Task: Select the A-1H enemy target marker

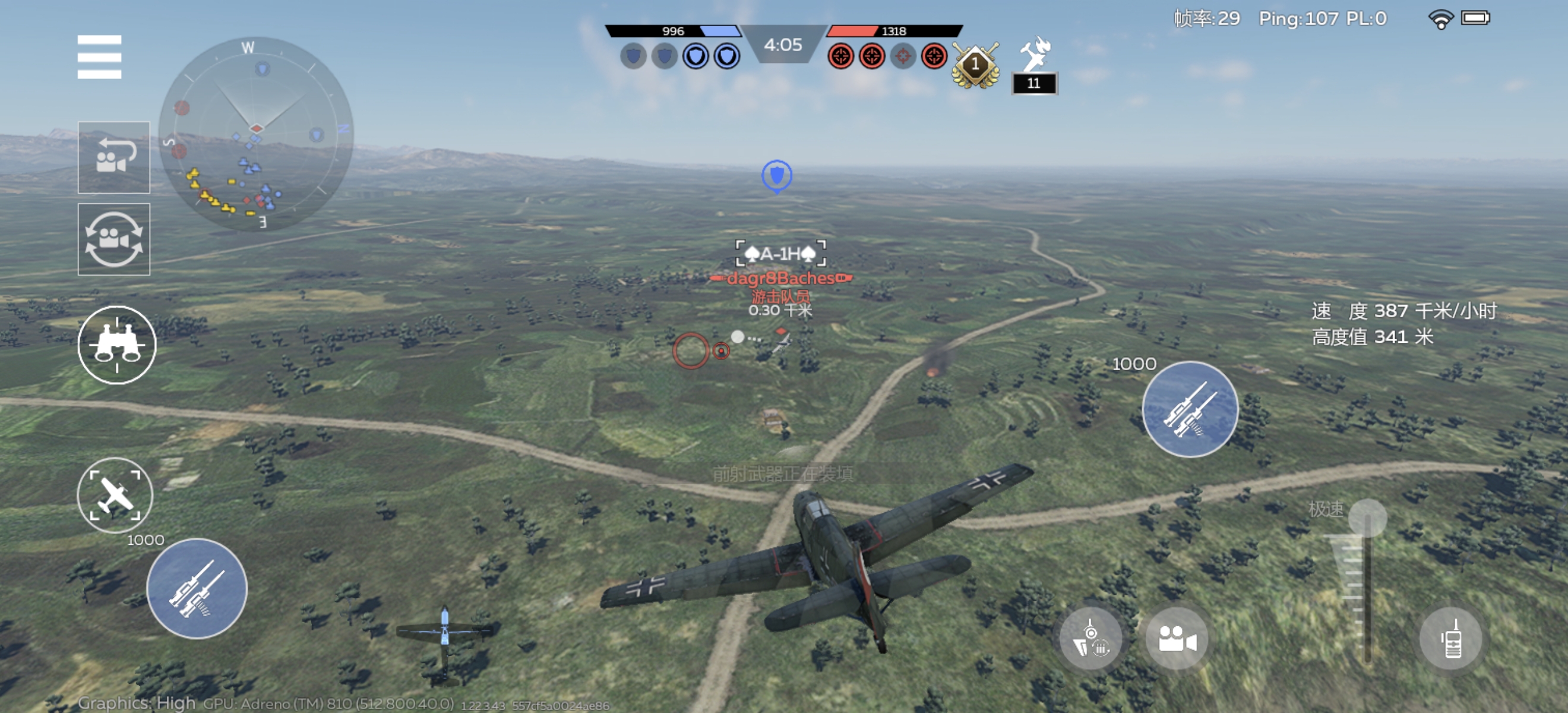Action: pos(780,253)
